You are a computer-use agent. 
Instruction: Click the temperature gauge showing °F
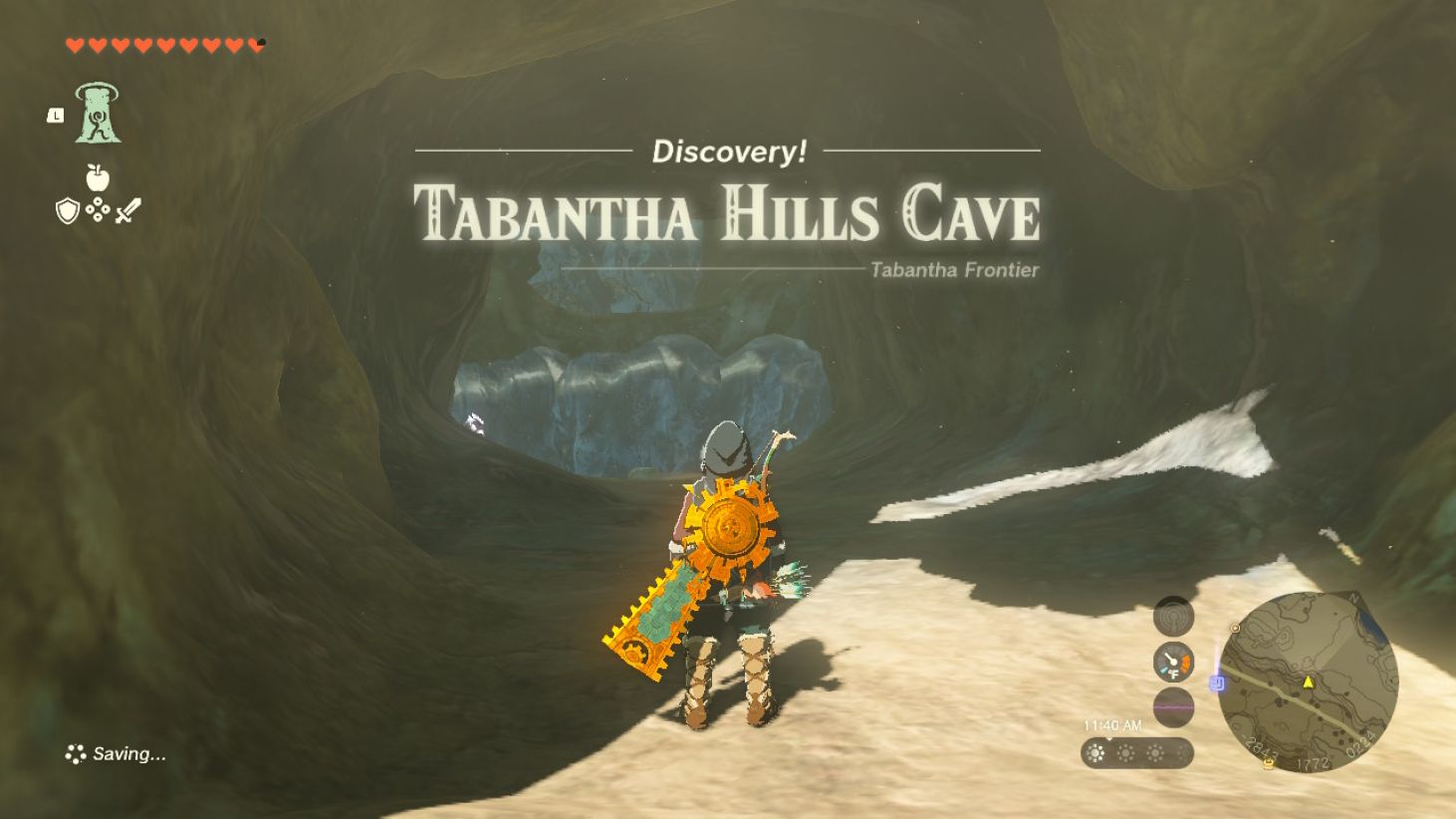pyautogui.click(x=1173, y=661)
